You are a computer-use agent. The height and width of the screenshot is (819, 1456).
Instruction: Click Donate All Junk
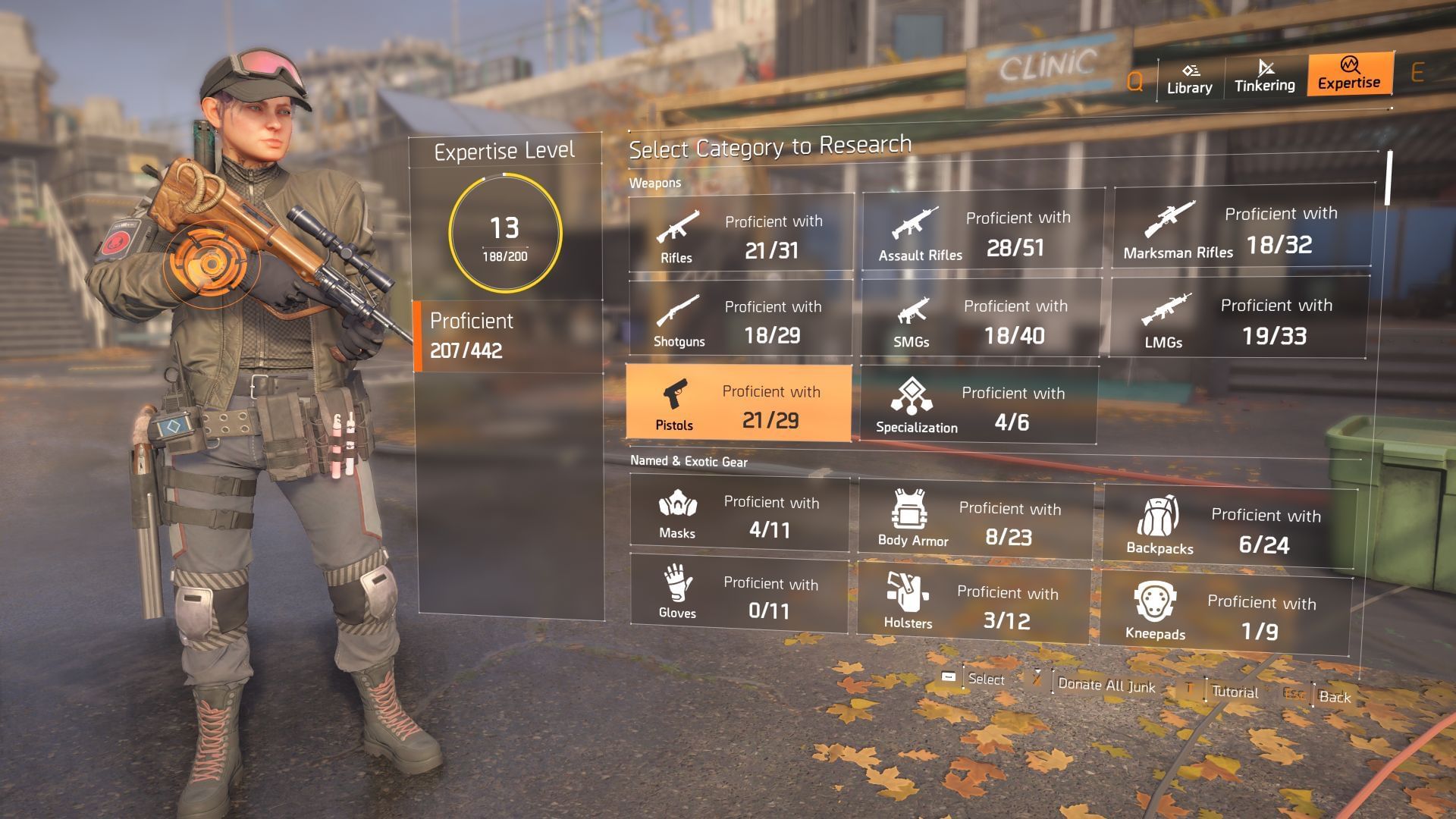(x=1106, y=686)
